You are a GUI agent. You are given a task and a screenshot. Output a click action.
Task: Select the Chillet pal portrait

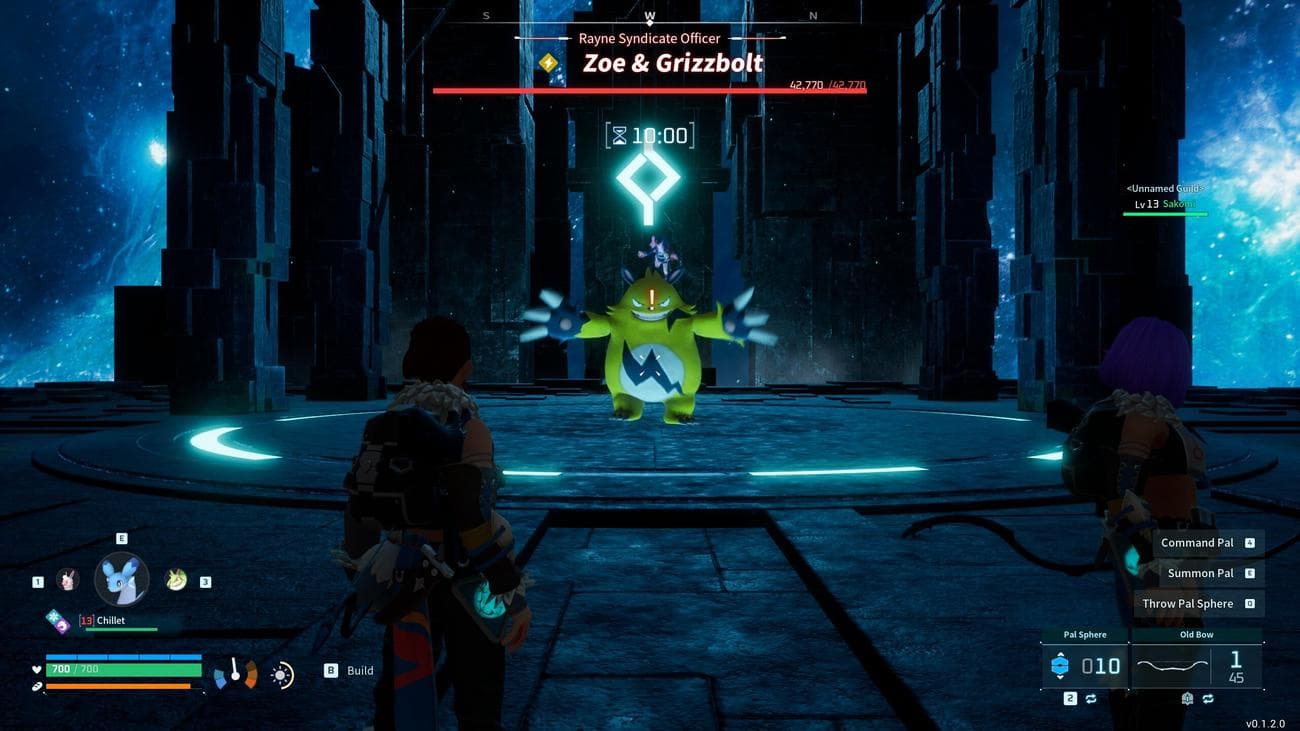[121, 579]
